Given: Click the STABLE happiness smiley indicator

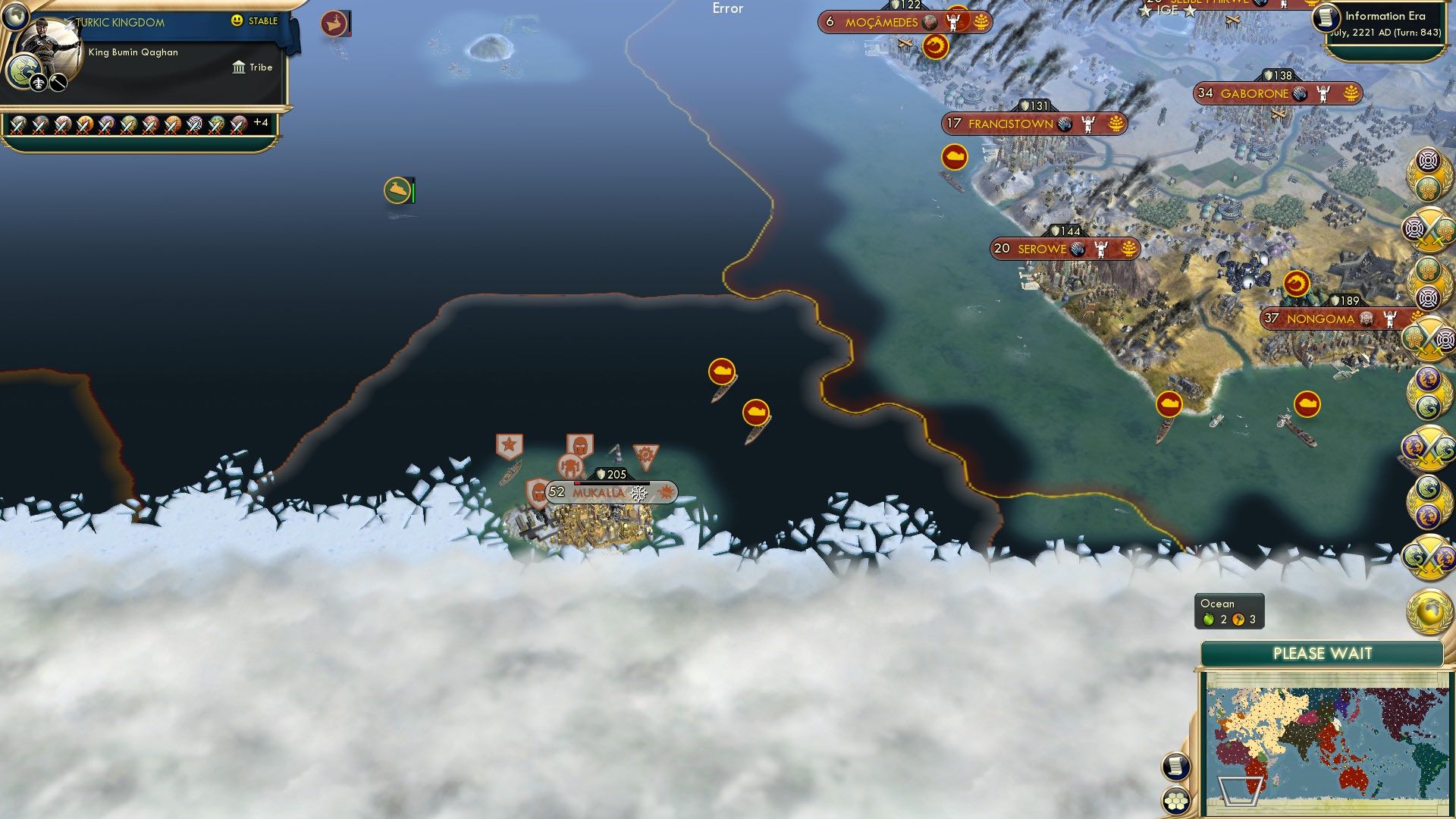Looking at the screenshot, I should coord(238,21).
